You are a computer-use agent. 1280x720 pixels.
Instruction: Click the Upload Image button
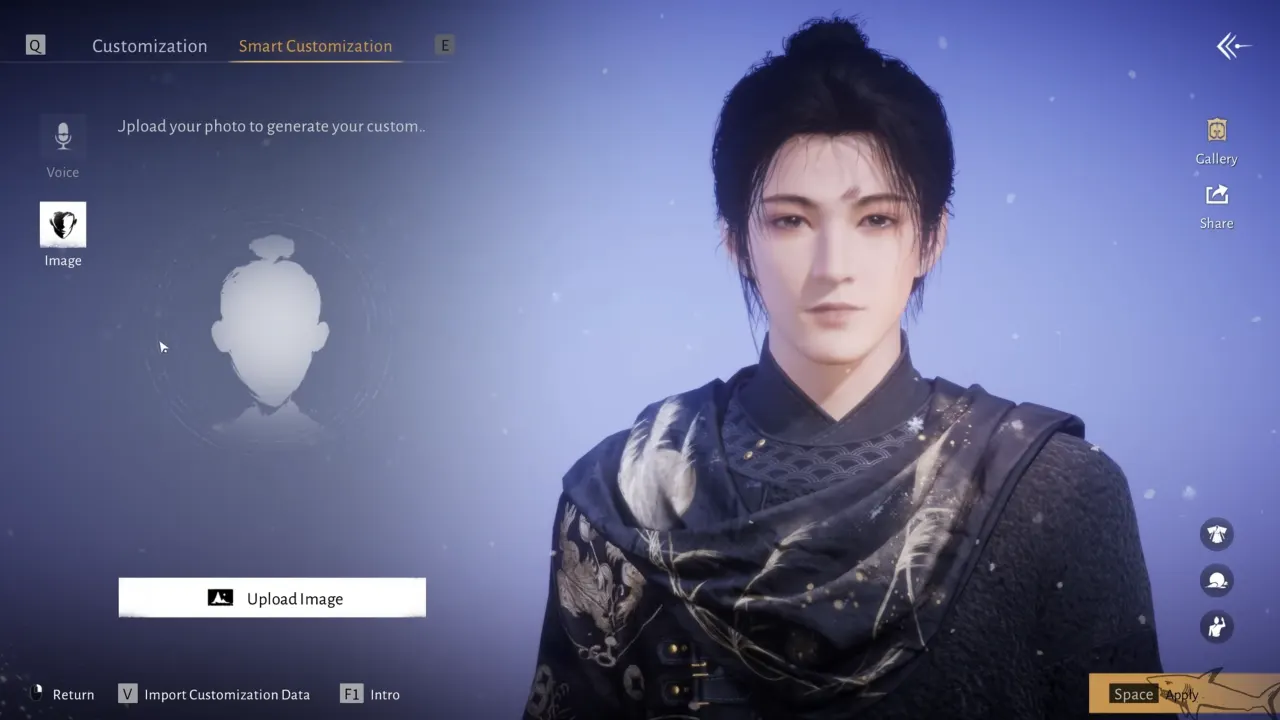(272, 597)
